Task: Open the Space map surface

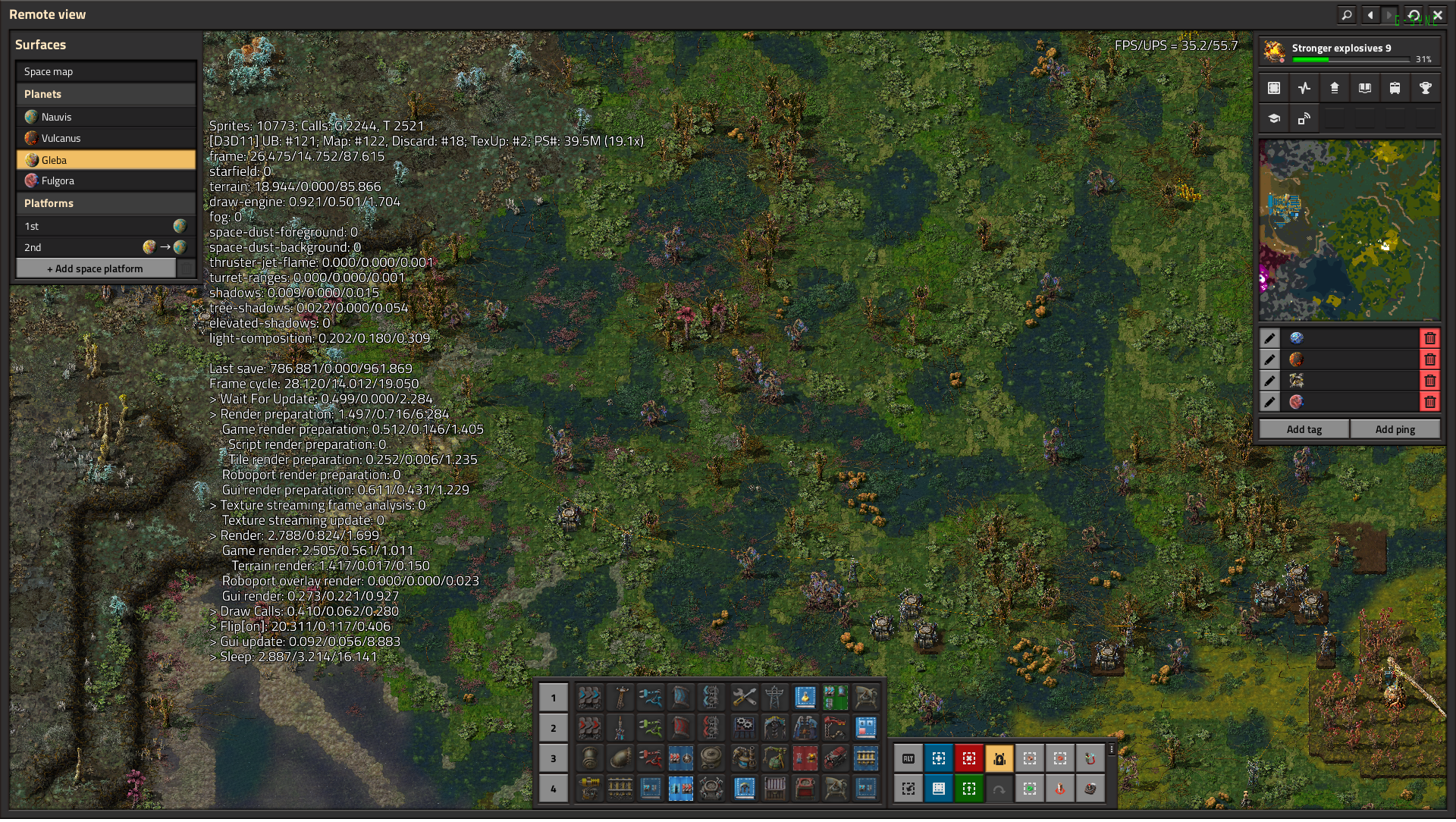Action: pos(105,72)
